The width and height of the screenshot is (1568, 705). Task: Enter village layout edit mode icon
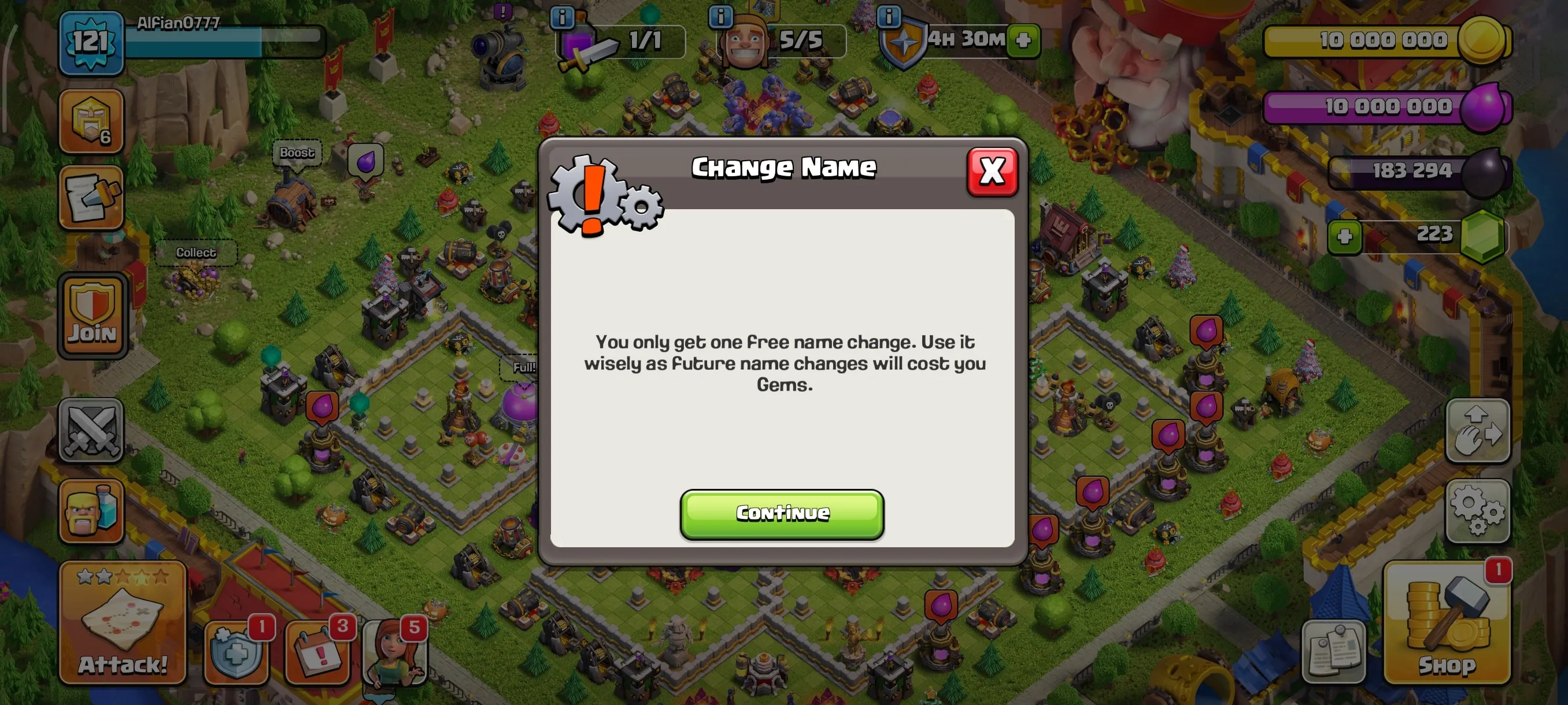(1479, 430)
